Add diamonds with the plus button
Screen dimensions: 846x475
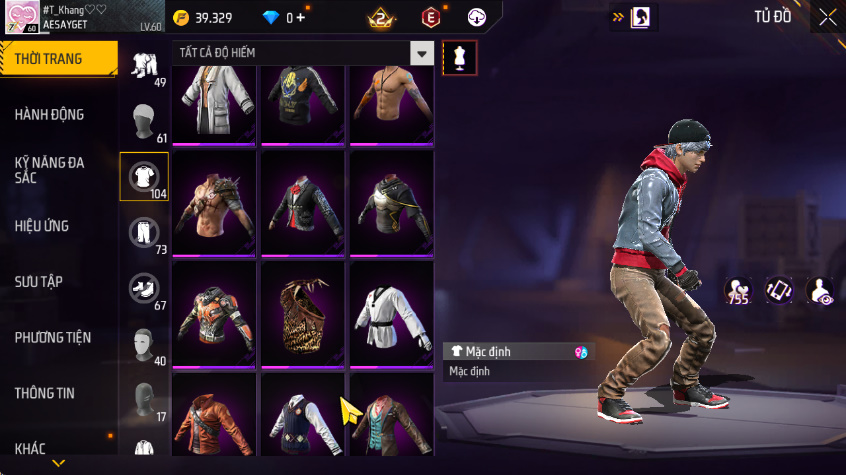coord(301,18)
